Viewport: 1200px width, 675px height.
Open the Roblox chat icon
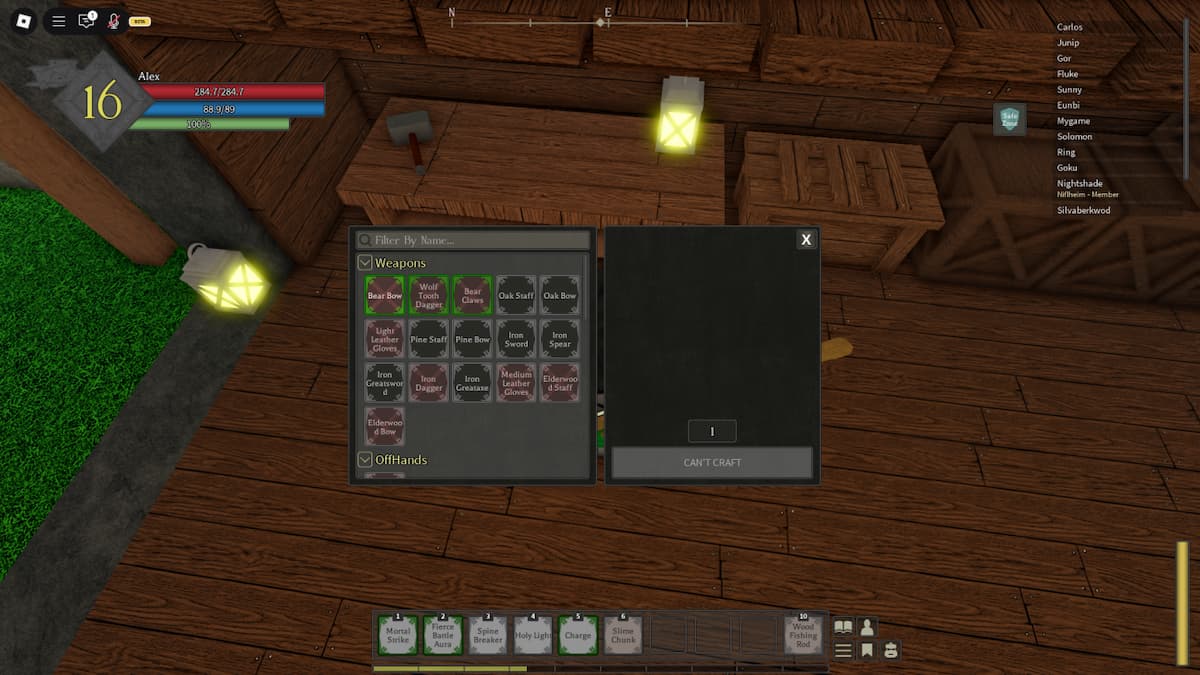[87, 20]
